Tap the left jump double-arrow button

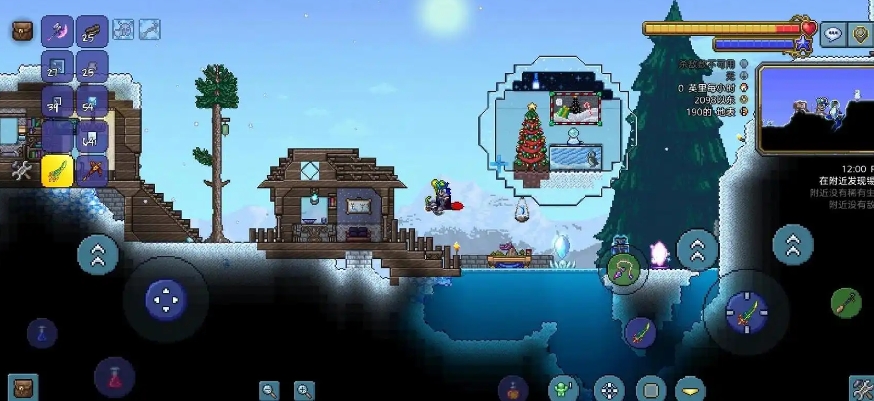tap(98, 254)
